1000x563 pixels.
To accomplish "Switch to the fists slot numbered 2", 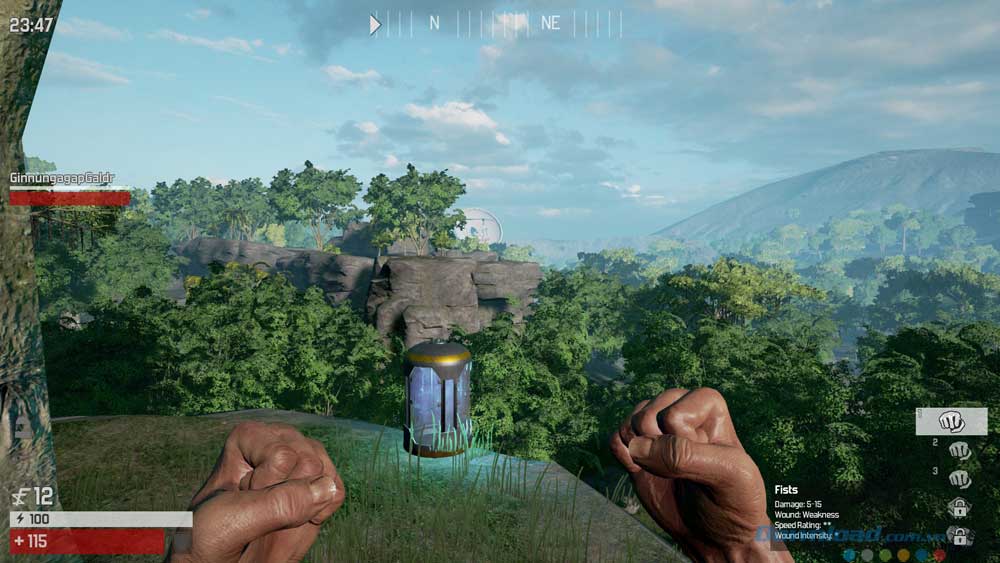I will pyautogui.click(x=959, y=450).
